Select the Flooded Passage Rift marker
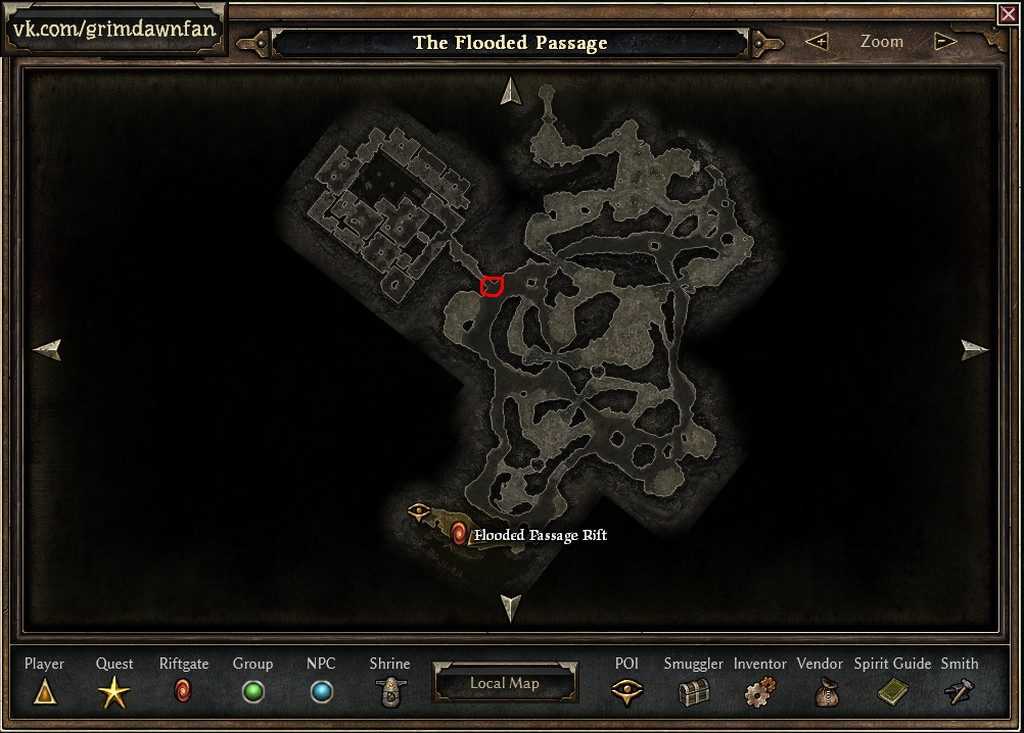The width and height of the screenshot is (1024, 733). coord(459,534)
